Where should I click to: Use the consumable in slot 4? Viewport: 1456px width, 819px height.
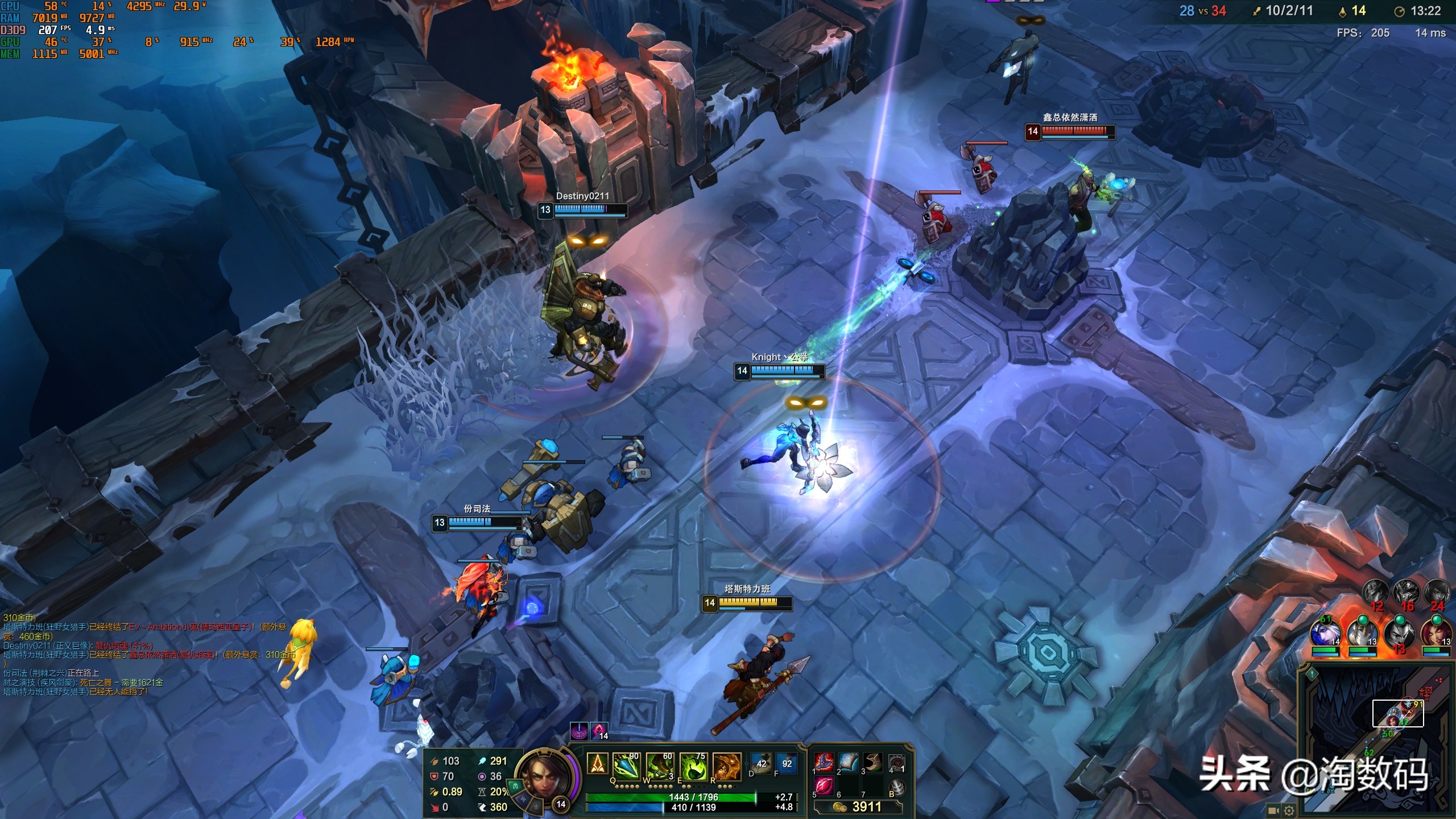click(896, 762)
